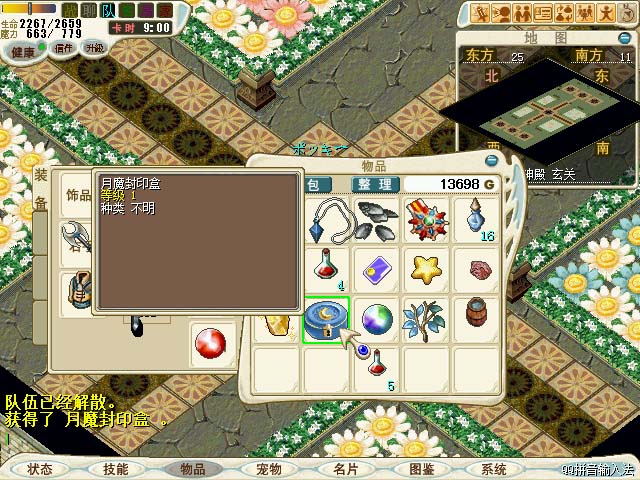
Task: Open the 名片 name card menu
Action: [345, 468]
